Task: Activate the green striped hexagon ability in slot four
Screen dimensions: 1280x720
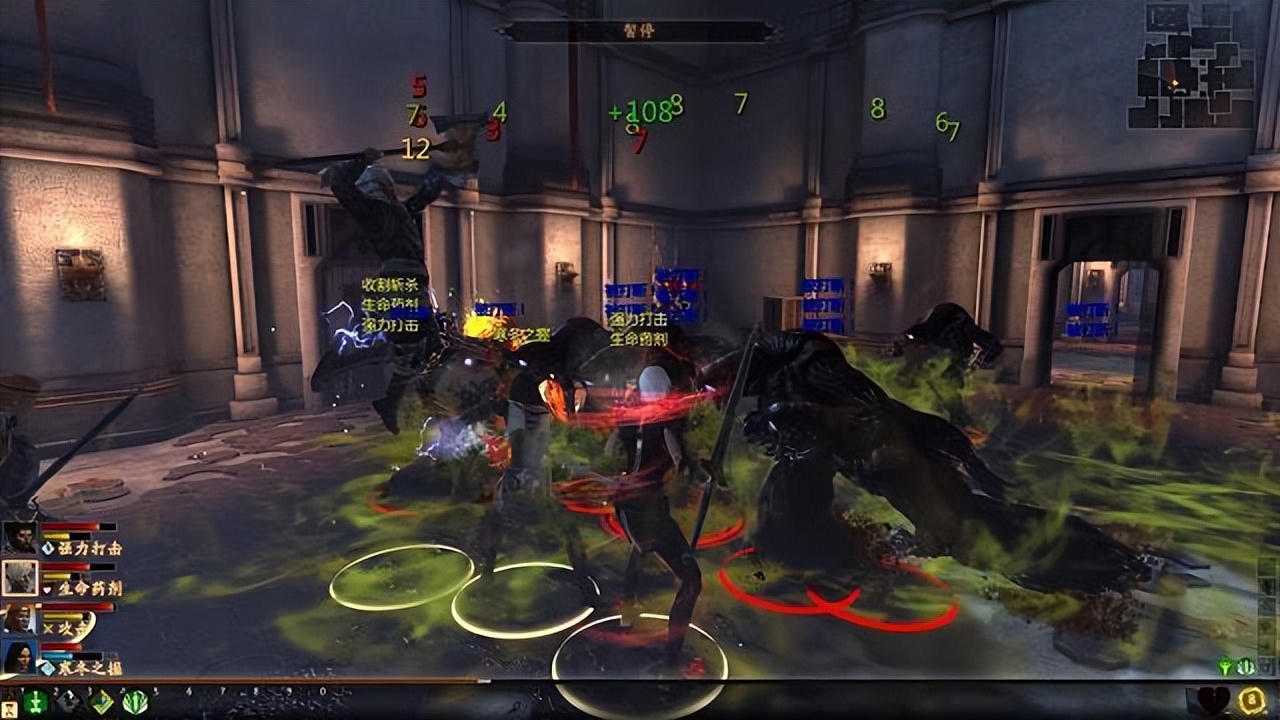Action: click(x=135, y=701)
